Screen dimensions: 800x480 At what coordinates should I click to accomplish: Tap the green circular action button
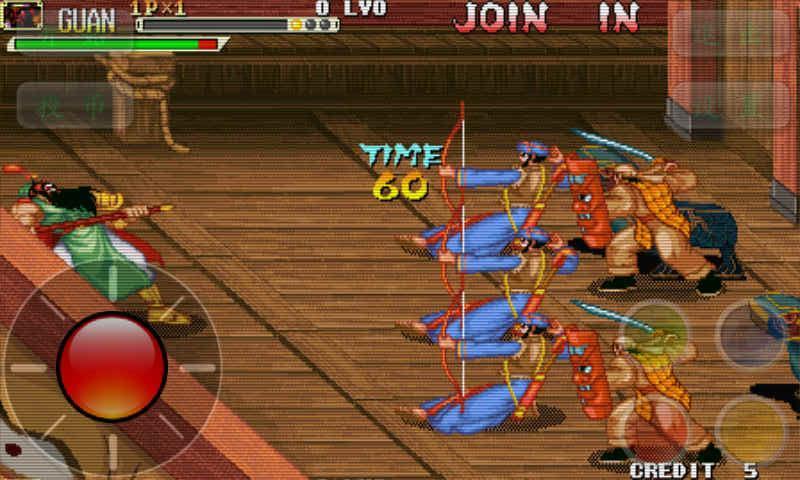654,333
